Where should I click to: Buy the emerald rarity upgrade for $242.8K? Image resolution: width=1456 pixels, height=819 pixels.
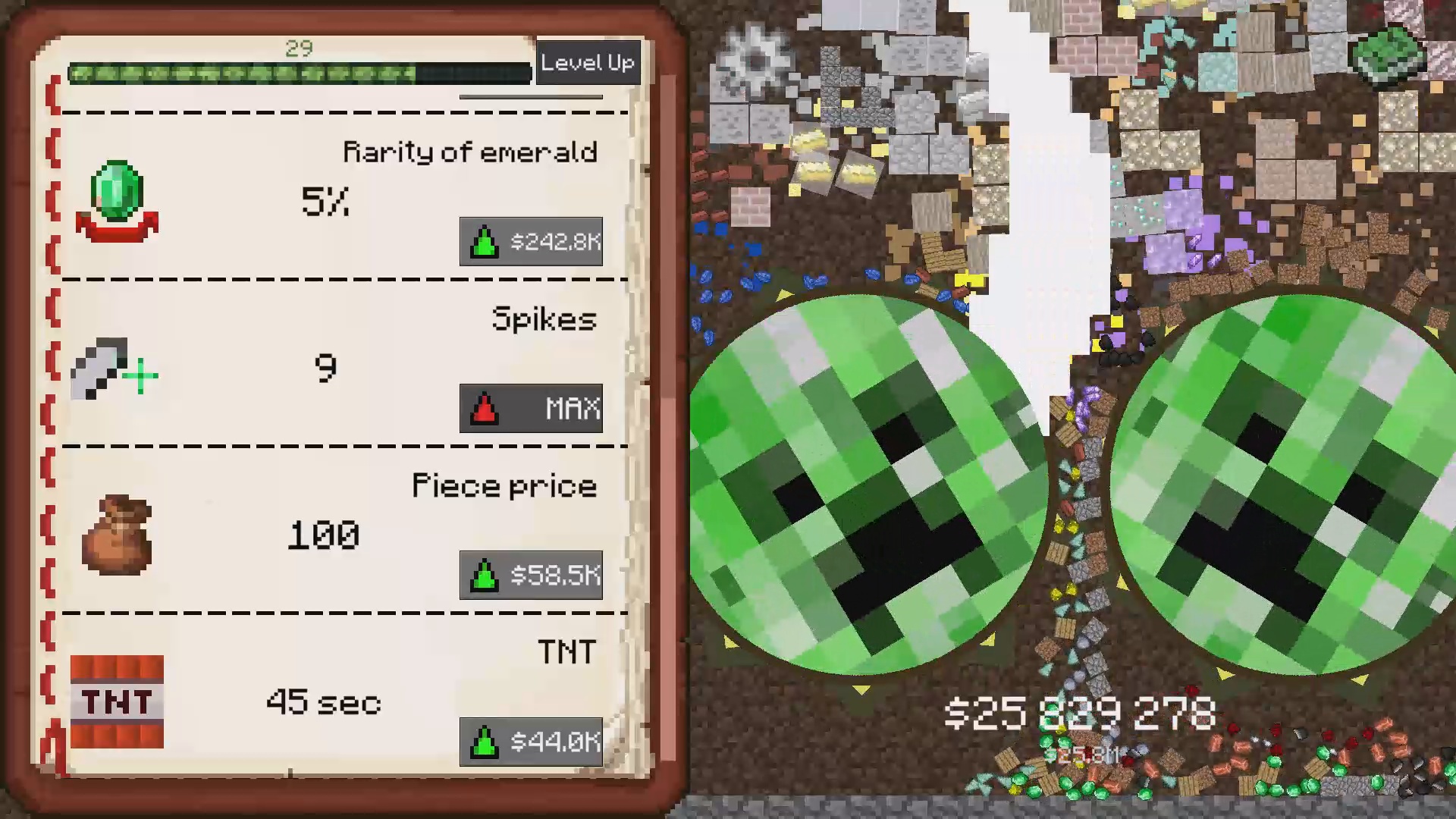click(x=531, y=243)
